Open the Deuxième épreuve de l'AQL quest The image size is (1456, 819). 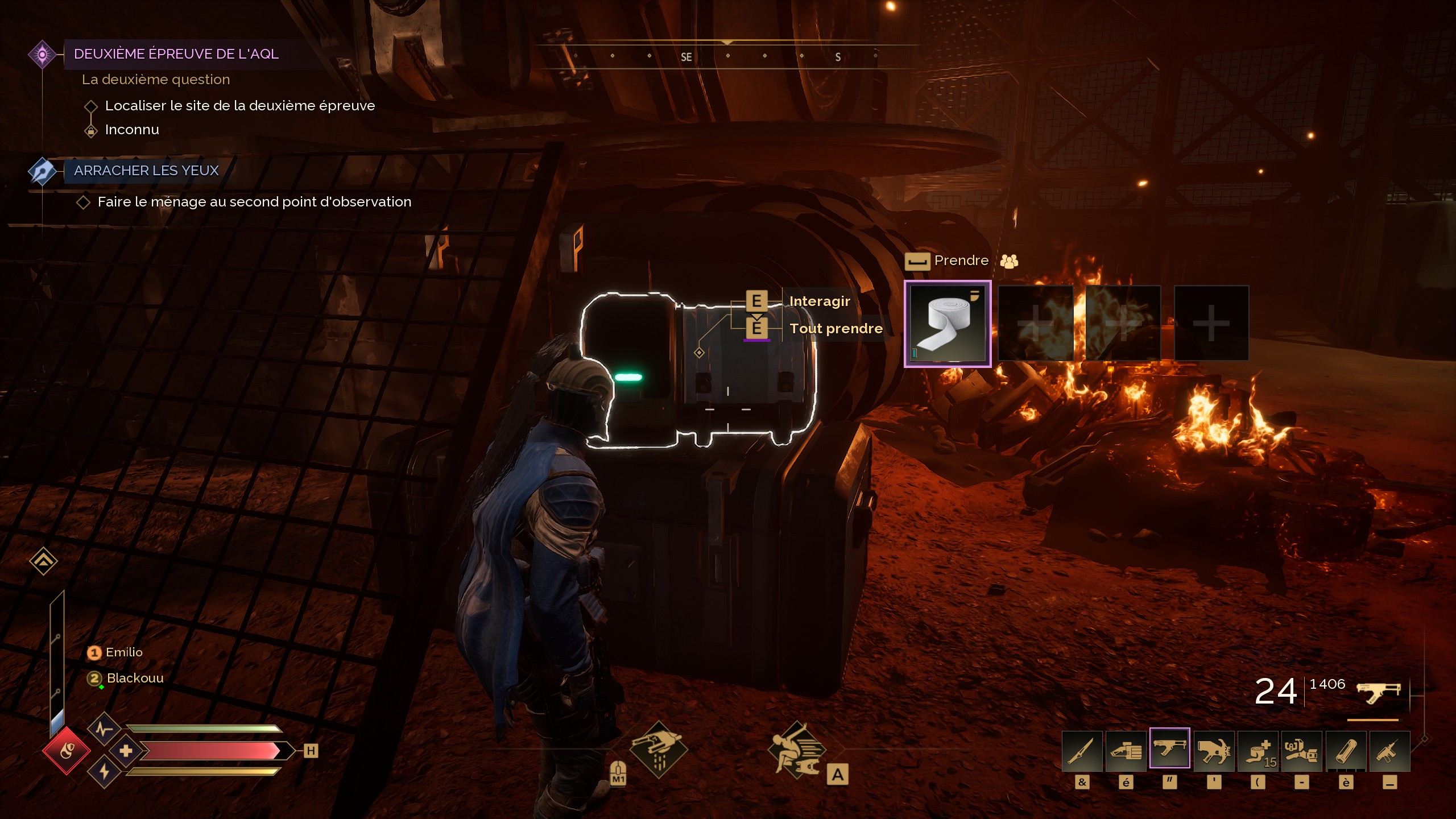coord(176,54)
